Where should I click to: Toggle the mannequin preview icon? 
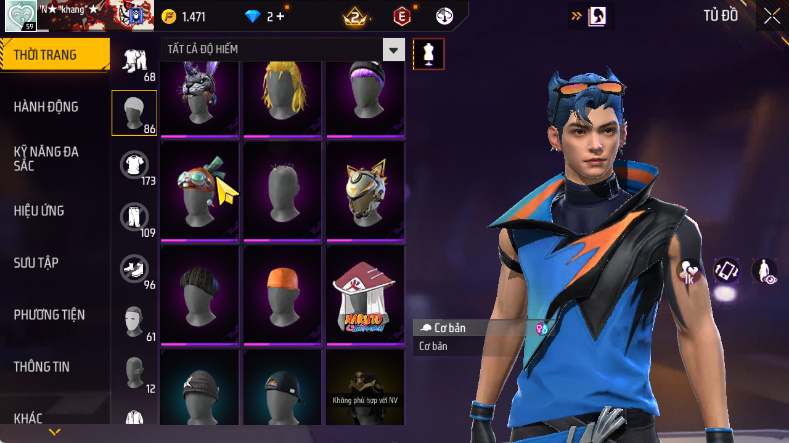(428, 53)
